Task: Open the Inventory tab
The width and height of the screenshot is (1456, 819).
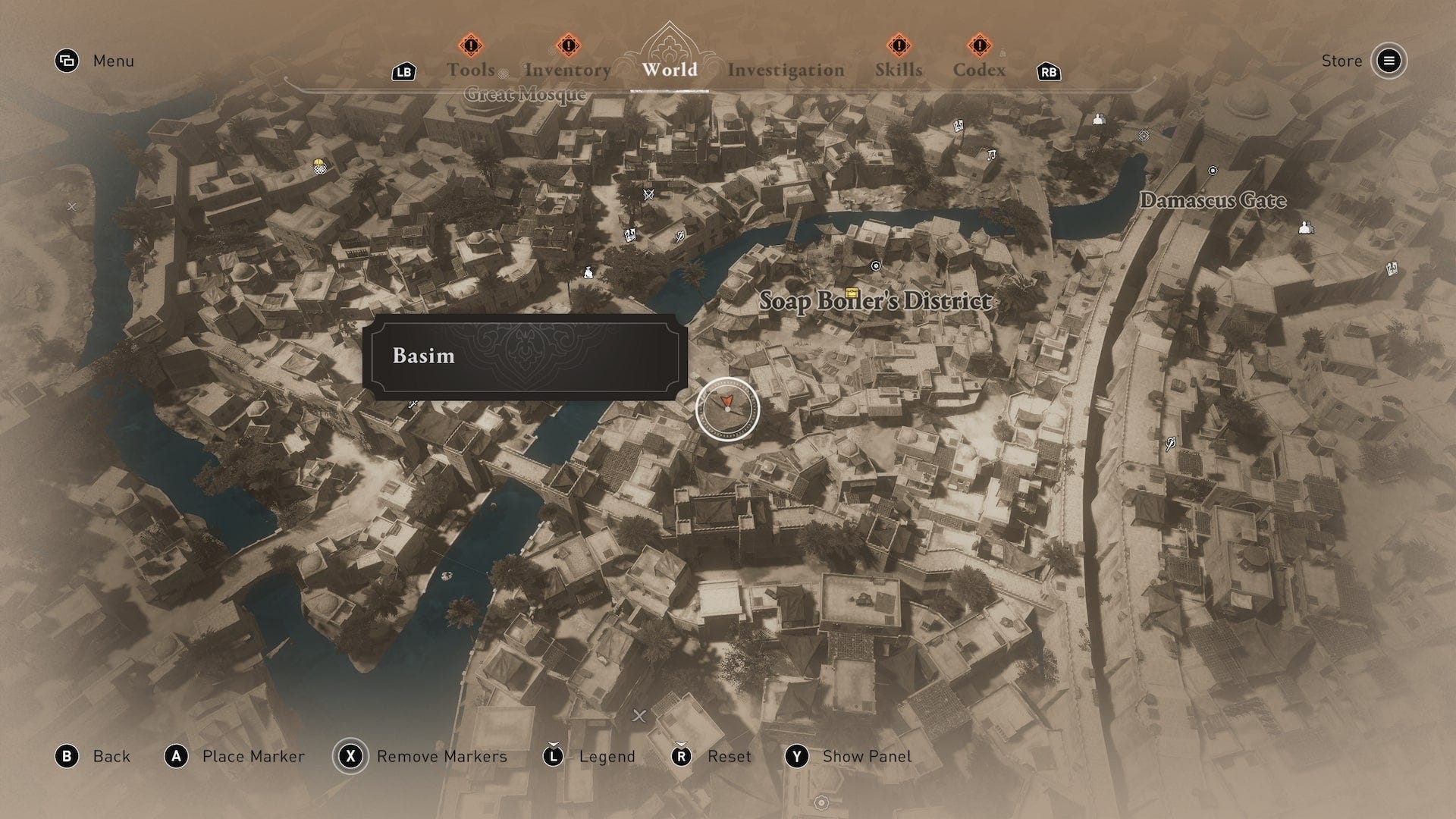Action: coord(567,69)
